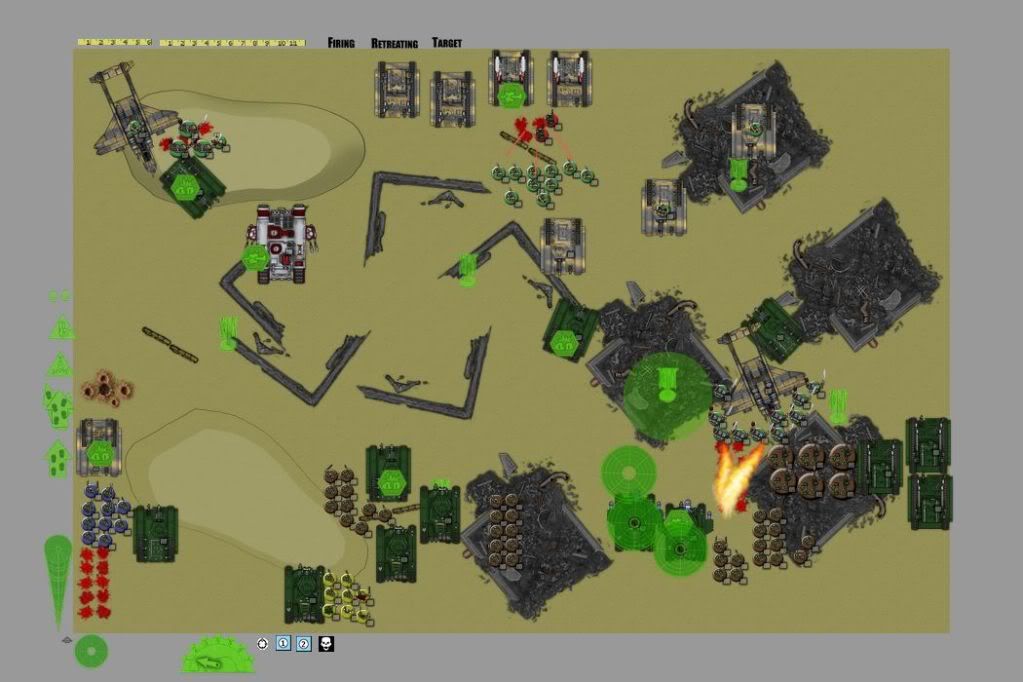
Task: Select the small green blast circle template
Action: pos(90,651)
